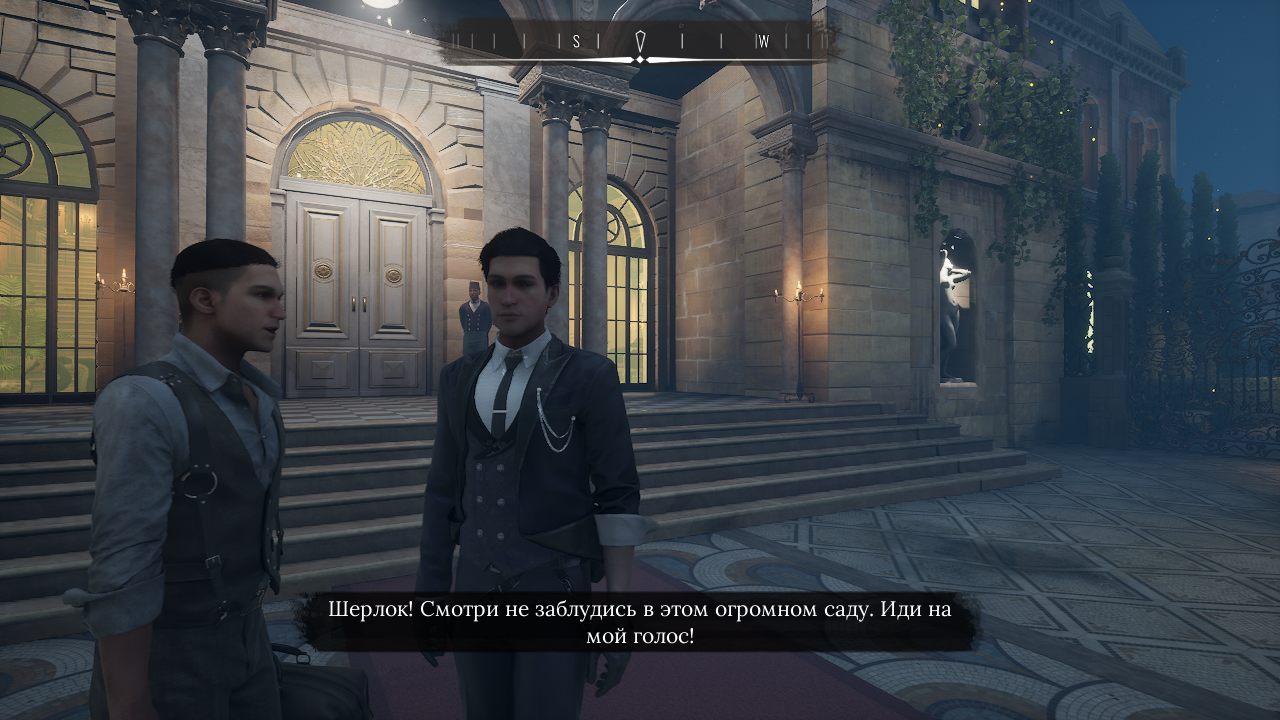The image size is (1280, 720).
Task: Click the W marker on the compass bar
Action: [x=765, y=38]
